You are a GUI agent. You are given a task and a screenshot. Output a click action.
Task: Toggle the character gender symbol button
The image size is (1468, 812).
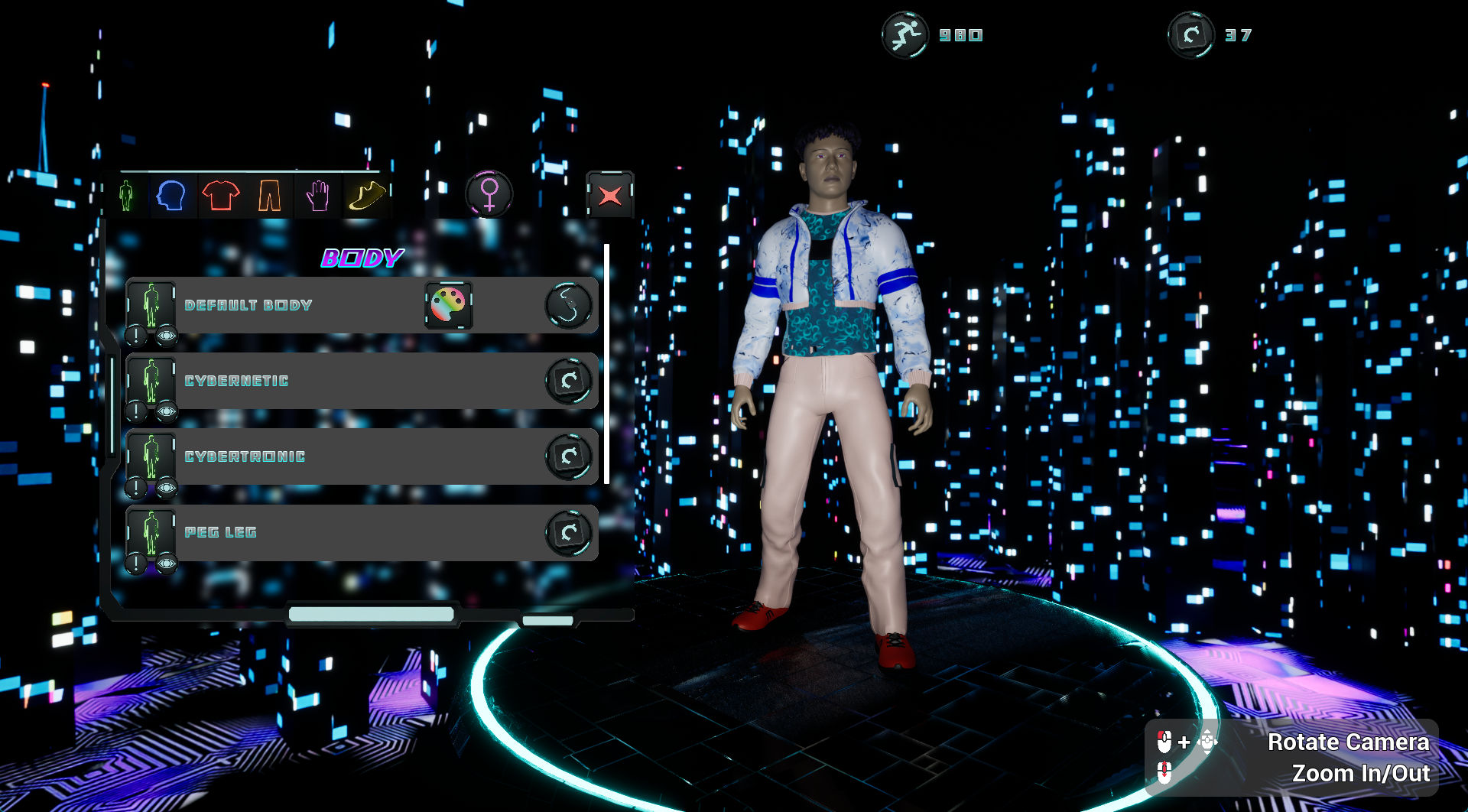tap(489, 194)
